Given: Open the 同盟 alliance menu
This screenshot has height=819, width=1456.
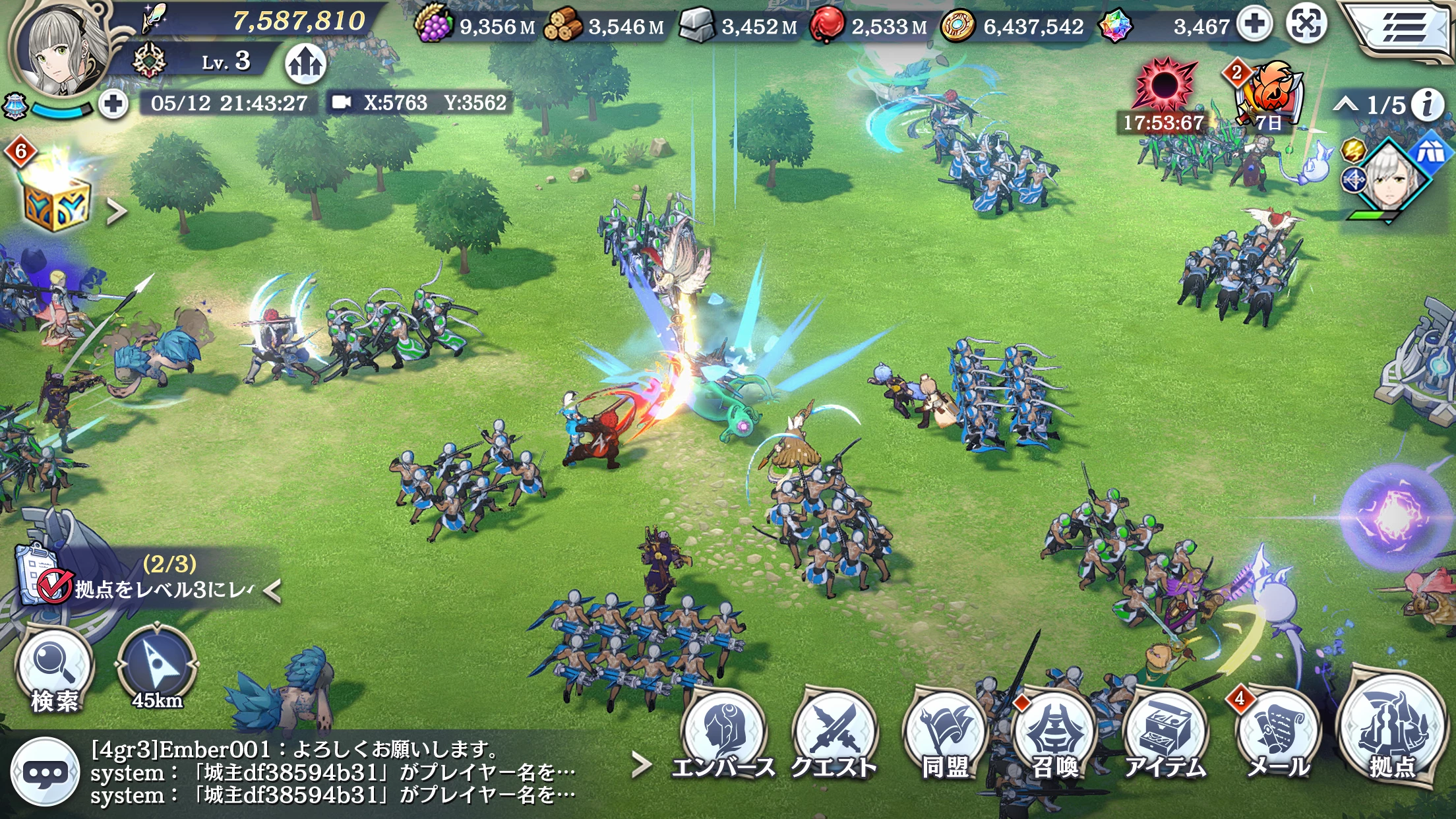Looking at the screenshot, I should tap(944, 735).
